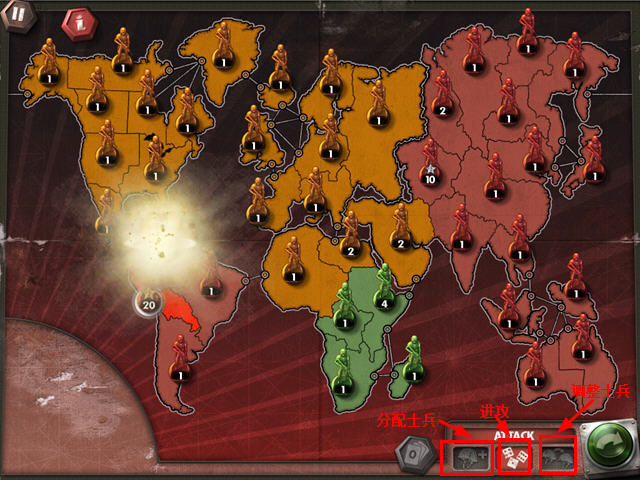Choose the attack dice button
Image resolution: width=640 pixels, height=480 pixels.
click(x=514, y=457)
